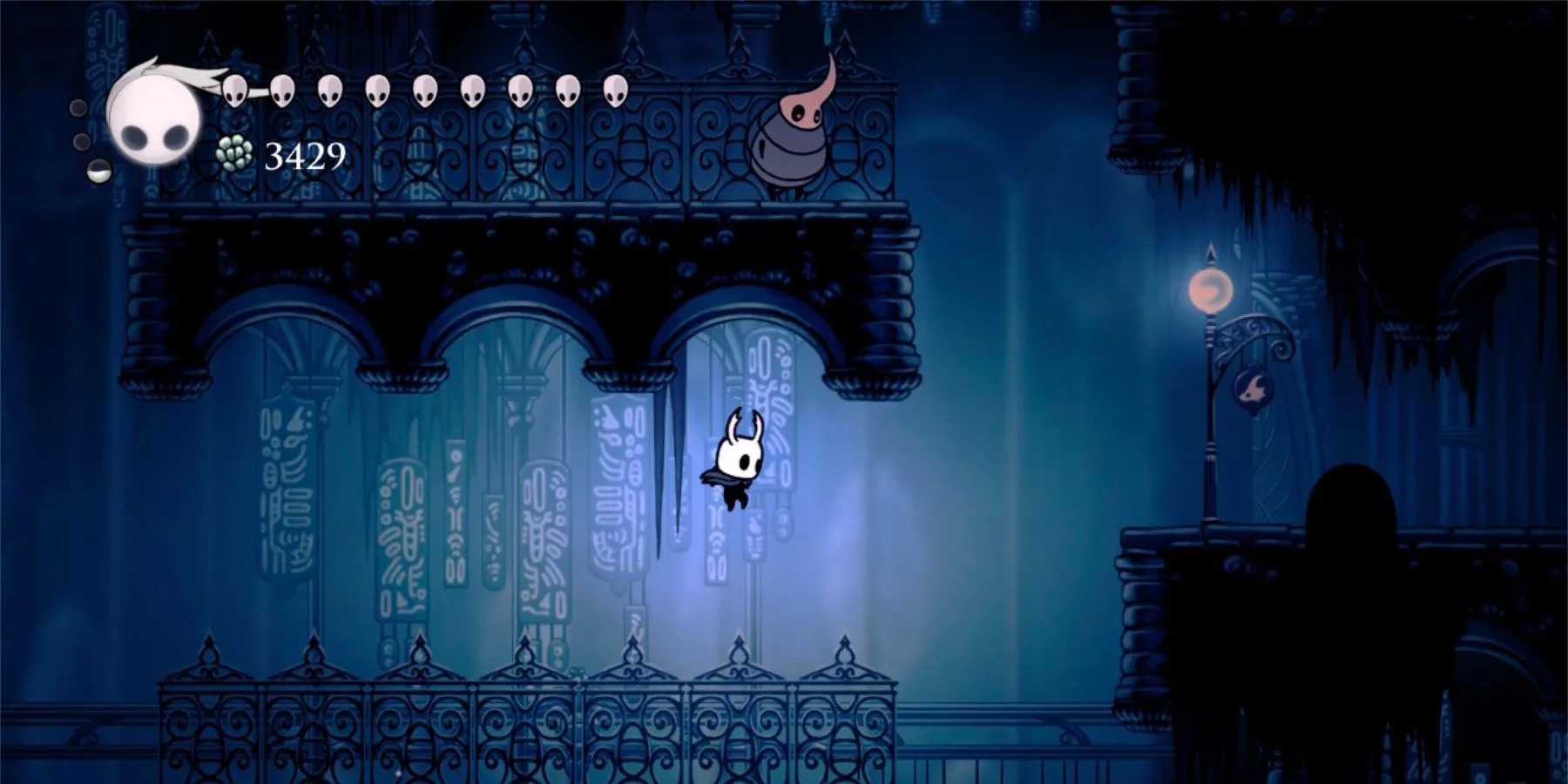Click the last health mask on the right
Screen dimensions: 1568x784
(x=616, y=90)
